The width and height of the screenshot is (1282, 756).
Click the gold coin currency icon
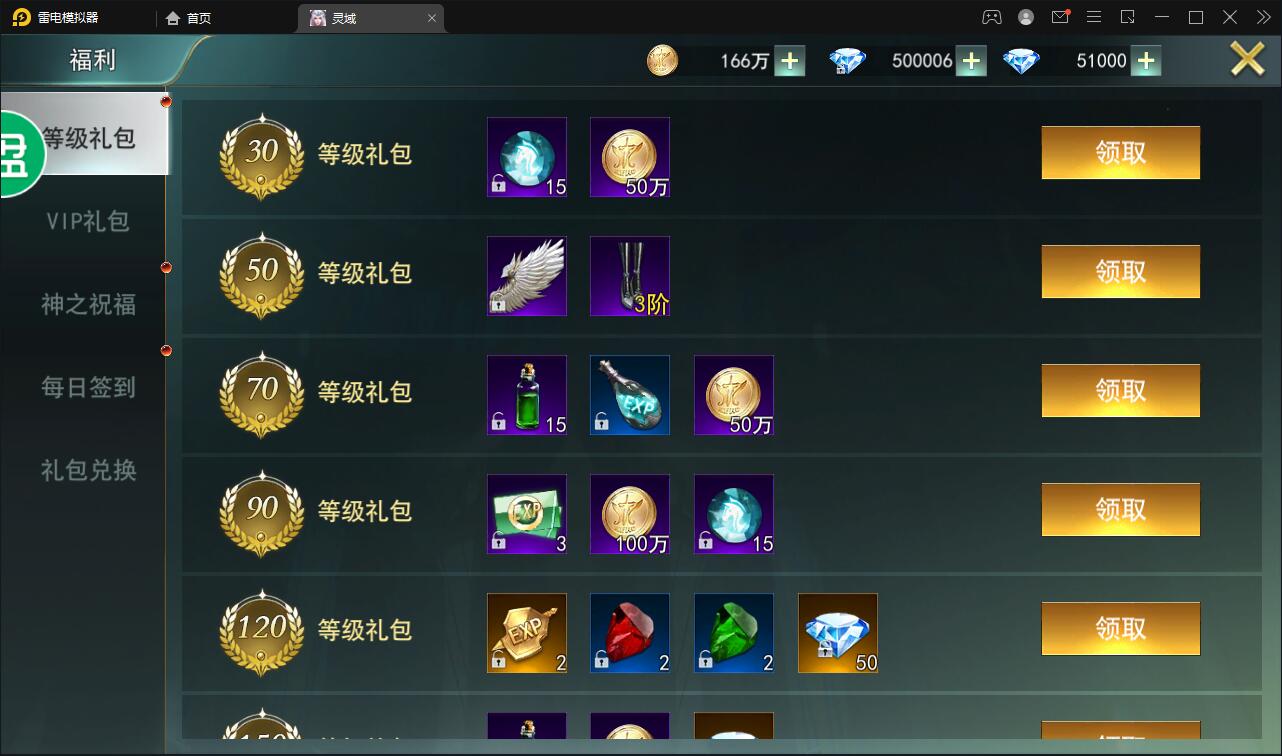coord(663,60)
